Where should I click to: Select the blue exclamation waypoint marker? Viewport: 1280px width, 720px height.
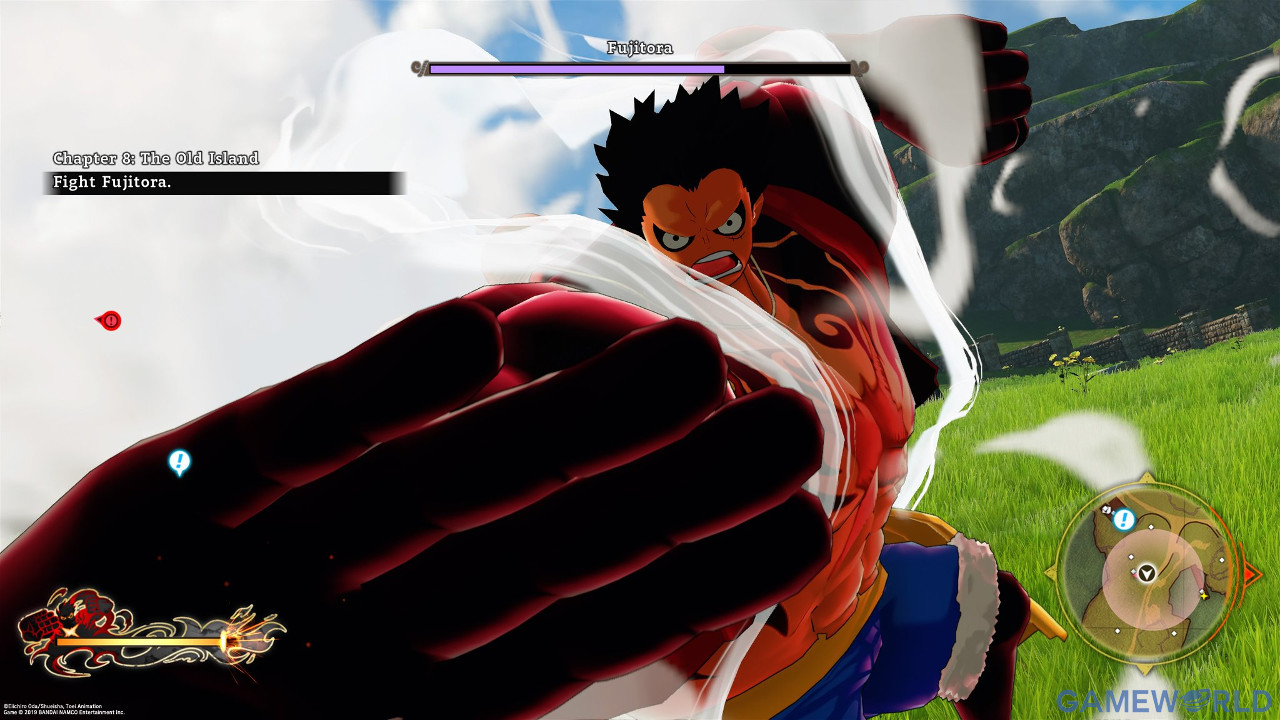(x=179, y=461)
